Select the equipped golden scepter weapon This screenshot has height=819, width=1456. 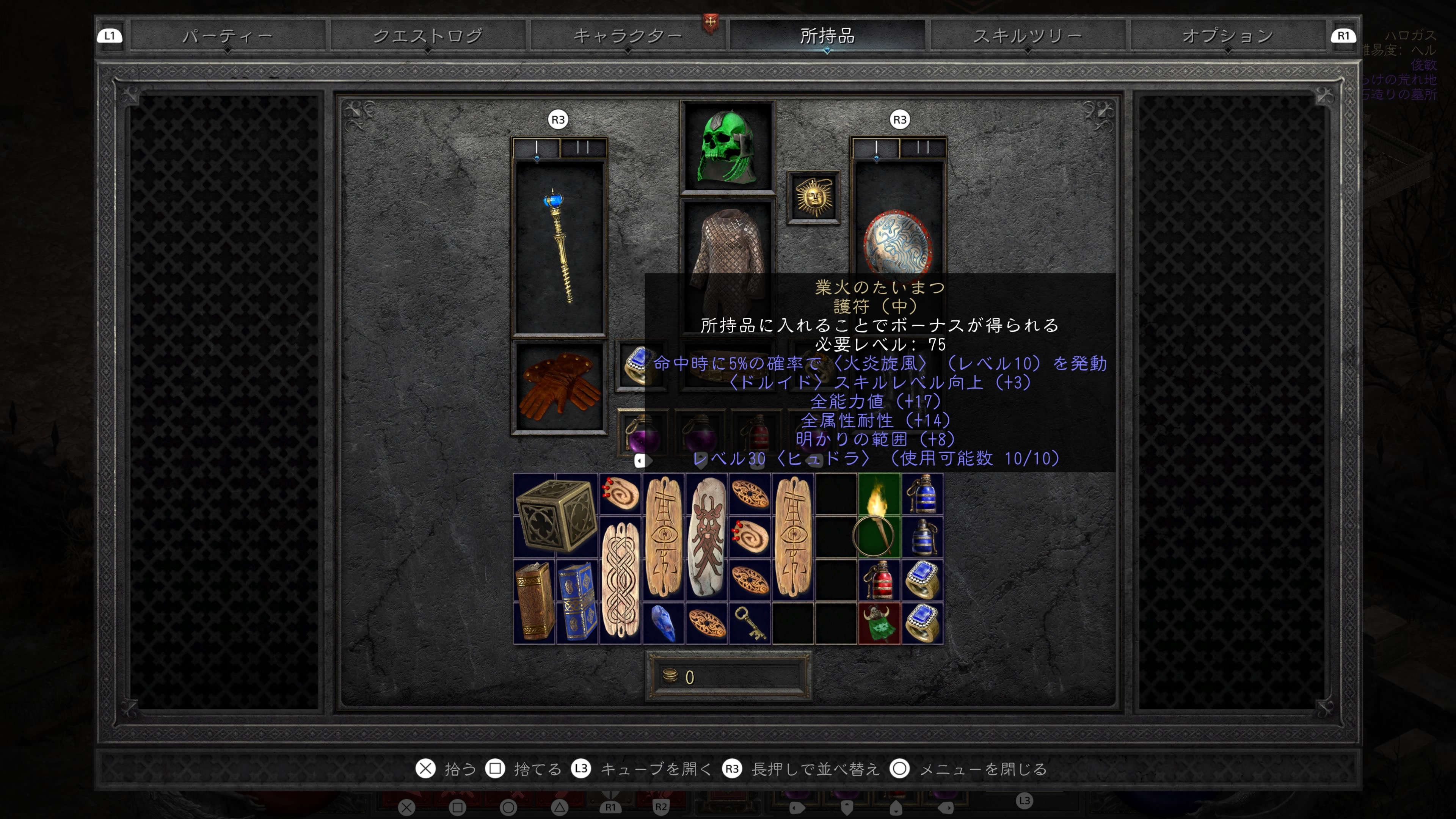click(x=559, y=247)
